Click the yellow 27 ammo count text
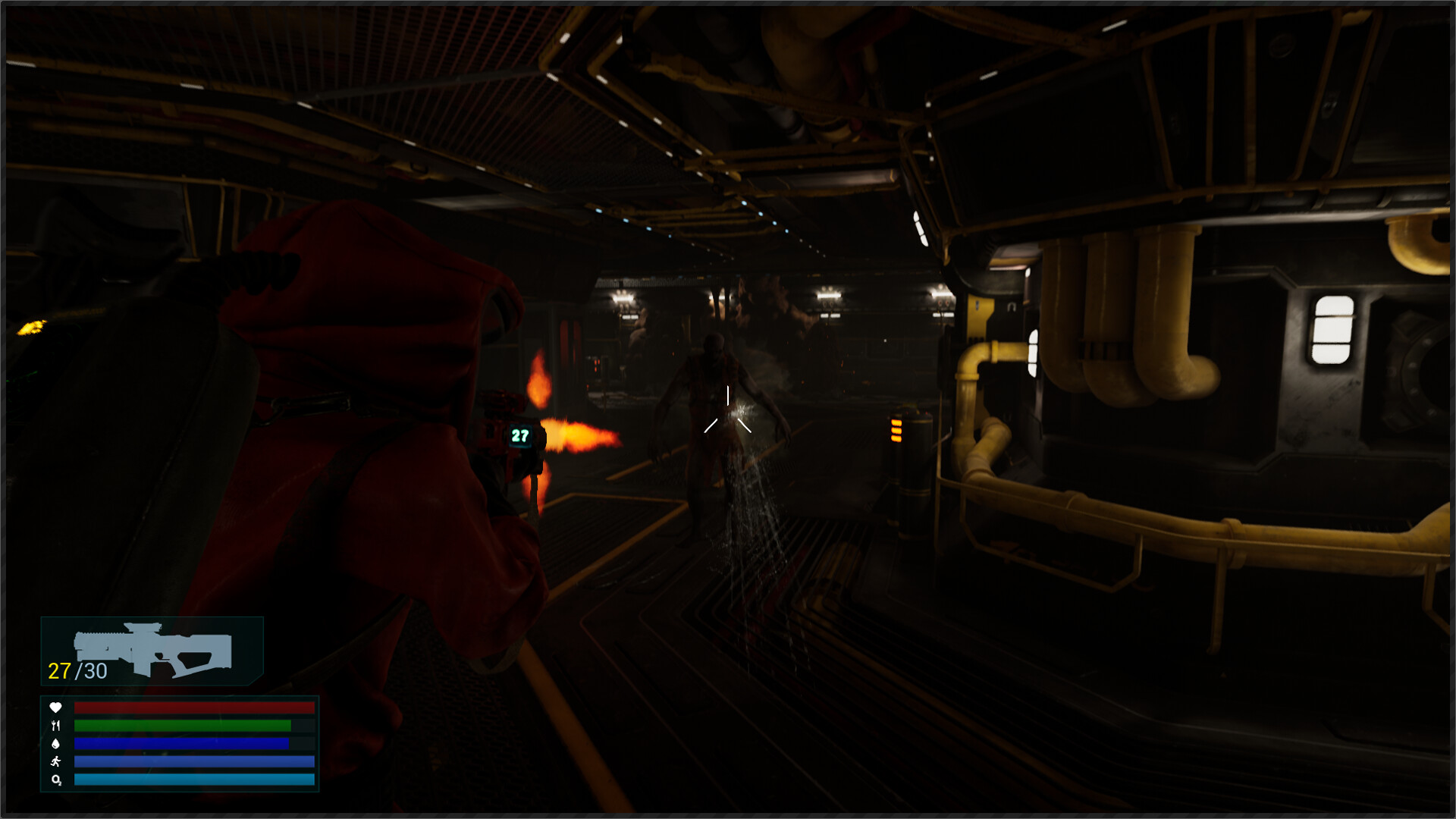 pos(59,671)
